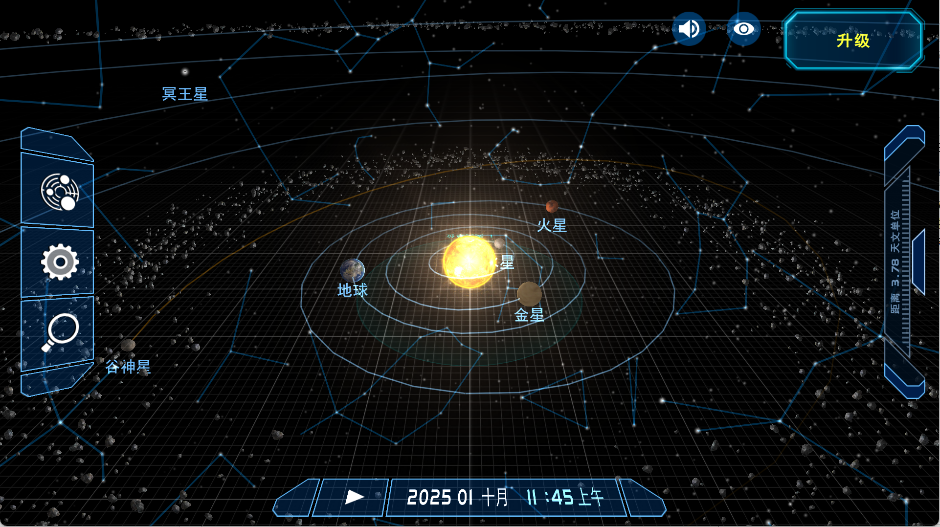
Task: Select the 地球 Earth label
Action: [x=353, y=290]
